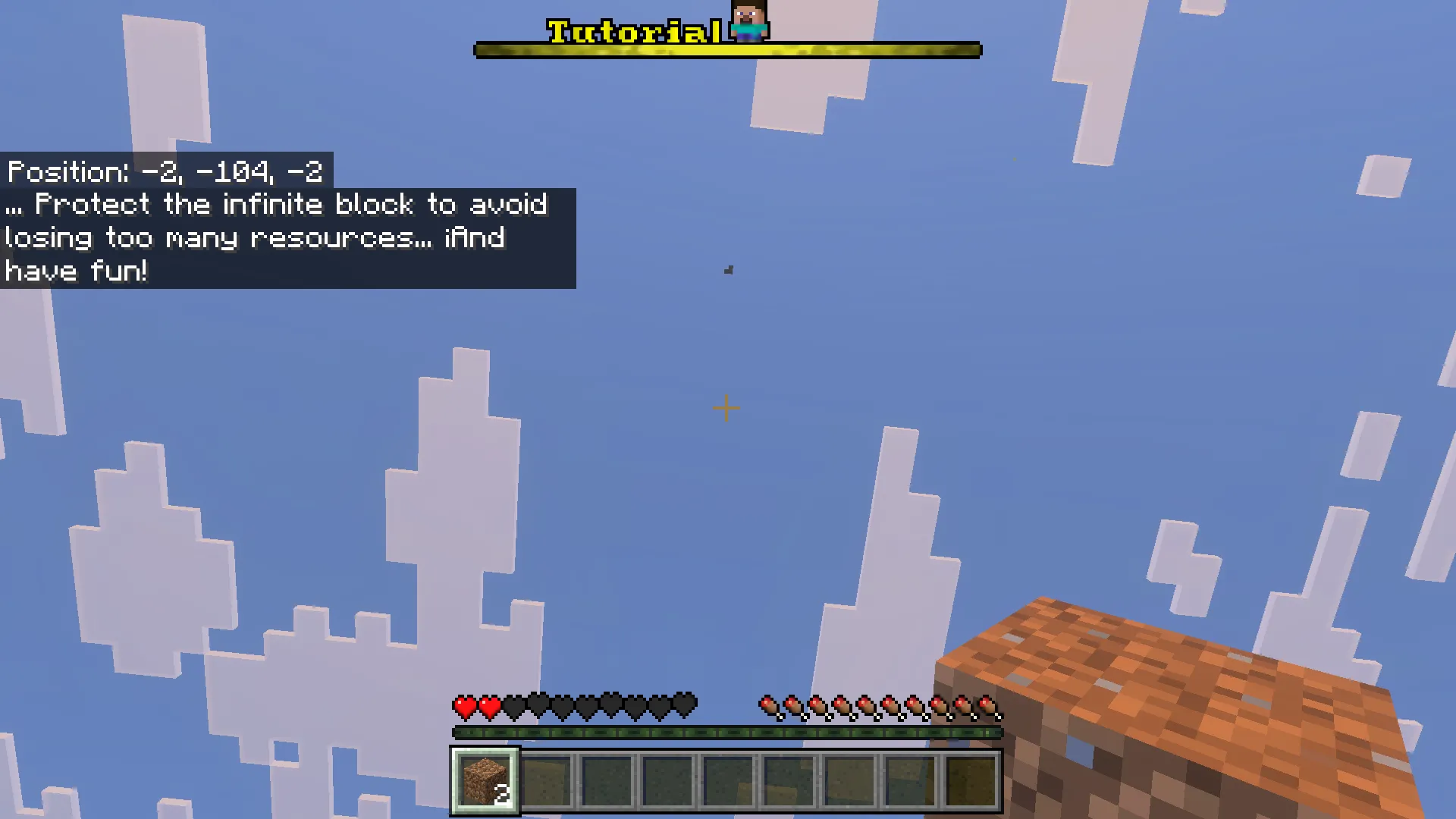The image size is (1456, 819).
Task: Click the second red heart icon
Action: click(489, 705)
